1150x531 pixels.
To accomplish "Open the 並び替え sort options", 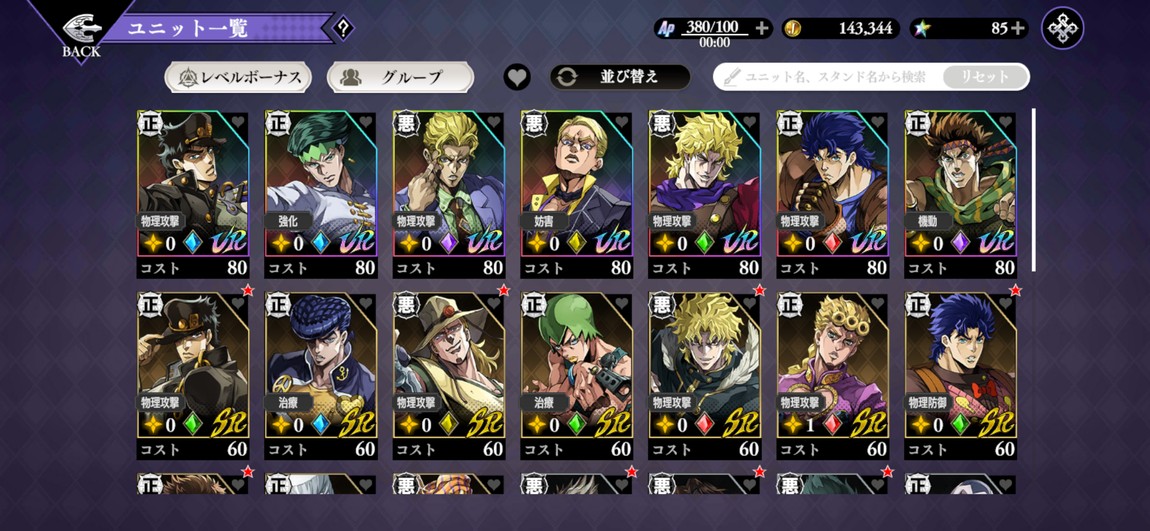I will click(620, 77).
